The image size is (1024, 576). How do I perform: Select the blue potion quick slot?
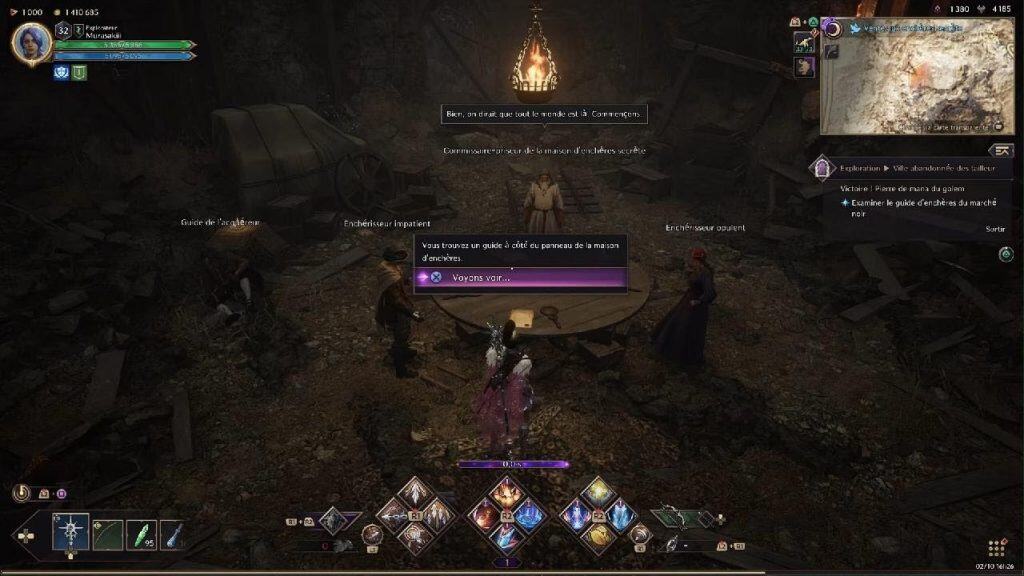click(174, 531)
